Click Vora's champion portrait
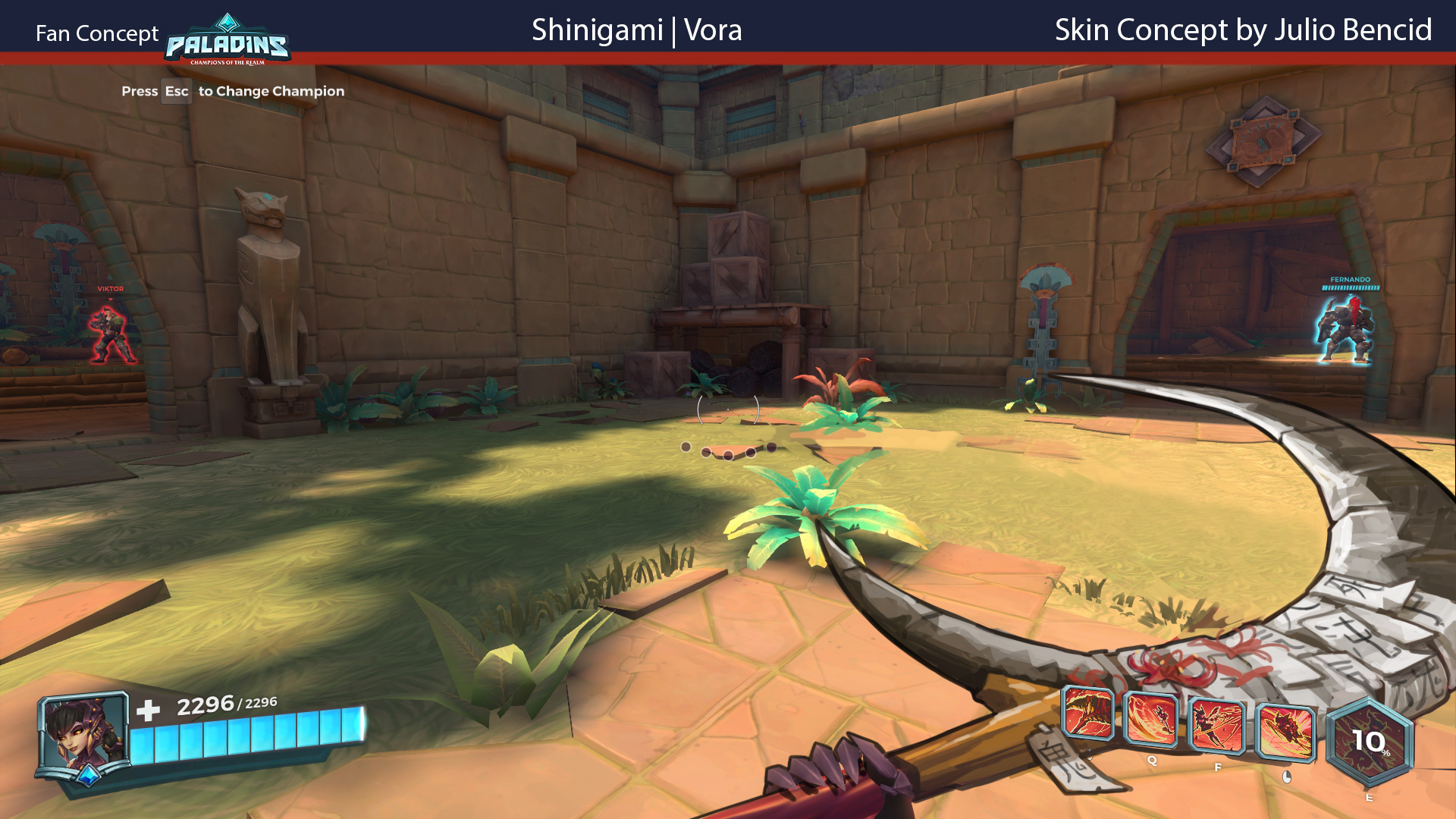The width and height of the screenshot is (1456, 819). (x=83, y=736)
